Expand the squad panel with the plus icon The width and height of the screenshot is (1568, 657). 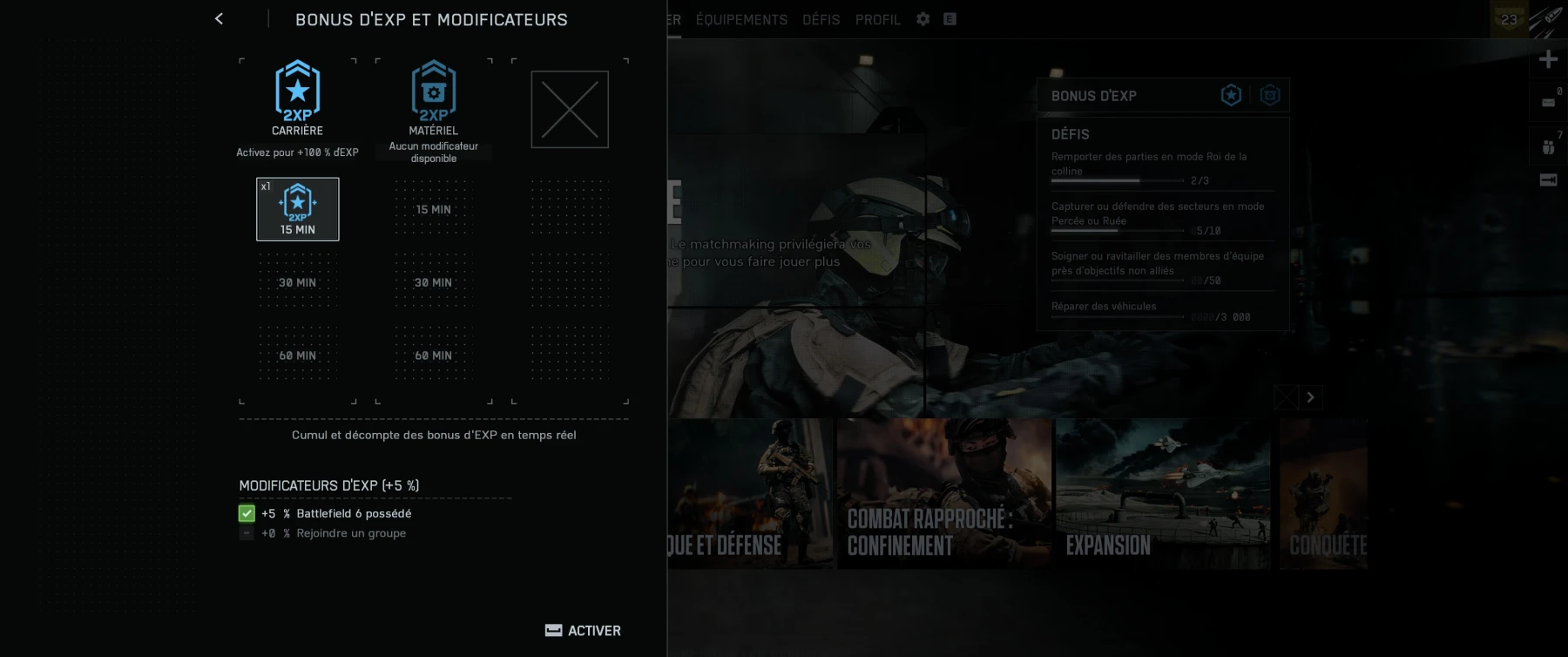pos(1547,58)
